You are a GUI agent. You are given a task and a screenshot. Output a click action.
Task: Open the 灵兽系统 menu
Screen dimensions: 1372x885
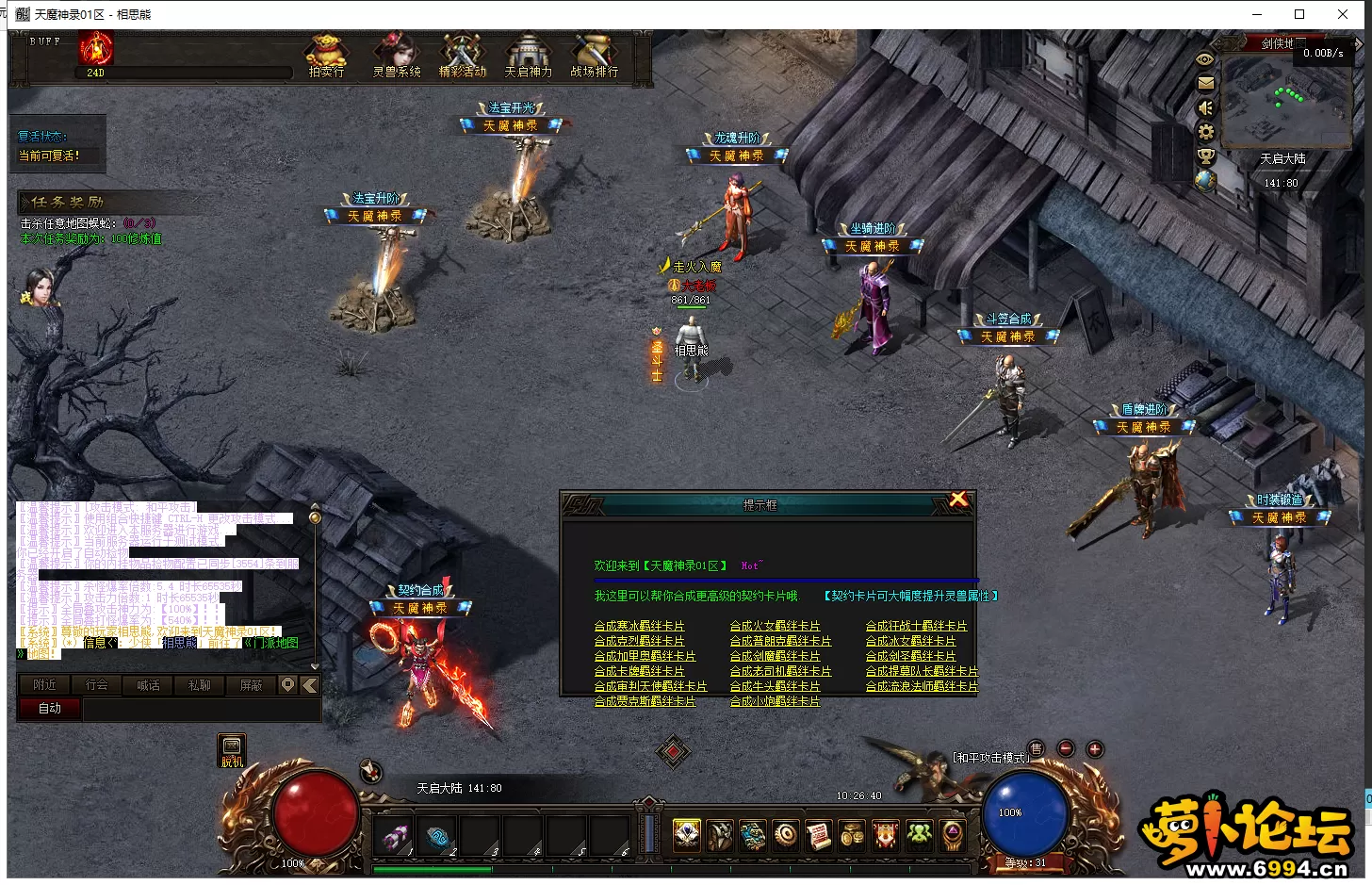tap(397, 56)
